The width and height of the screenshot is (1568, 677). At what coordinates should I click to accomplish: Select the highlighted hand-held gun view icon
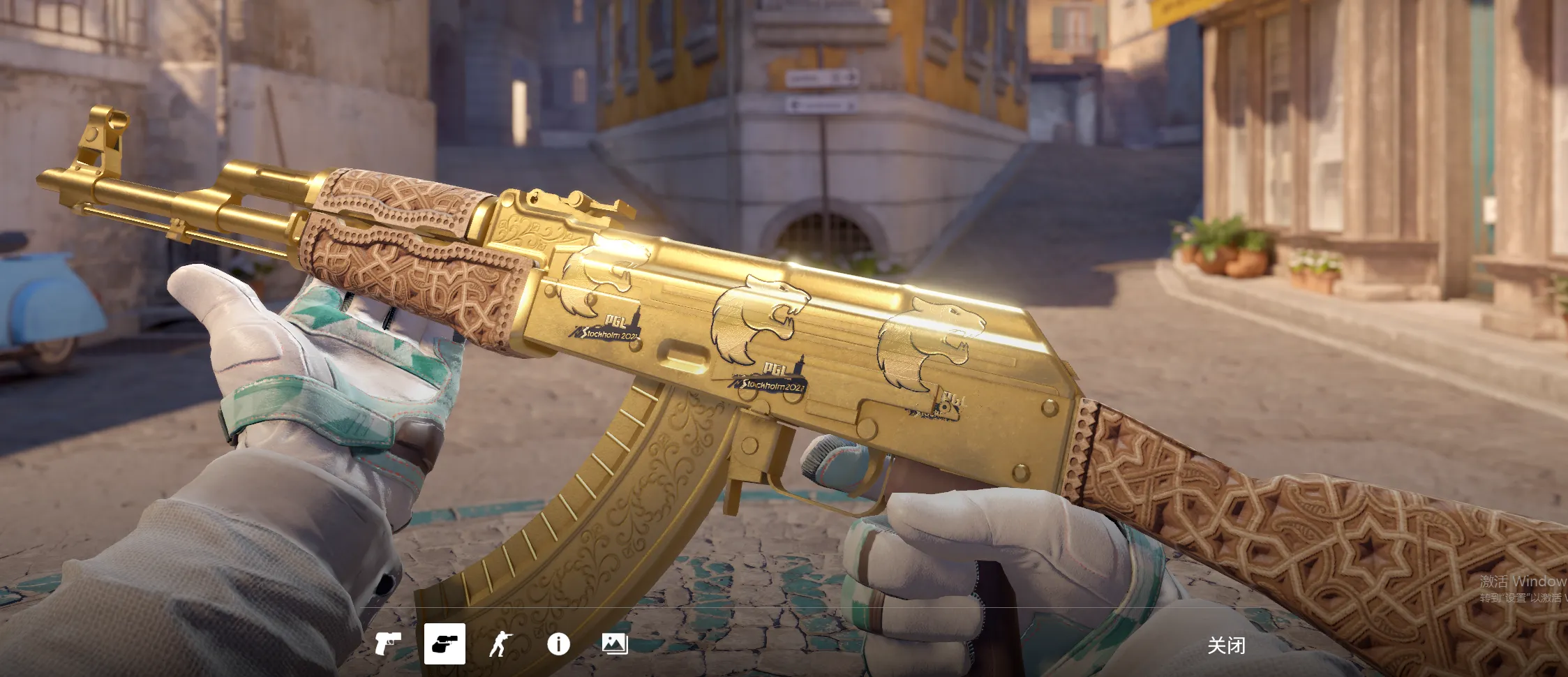(445, 643)
